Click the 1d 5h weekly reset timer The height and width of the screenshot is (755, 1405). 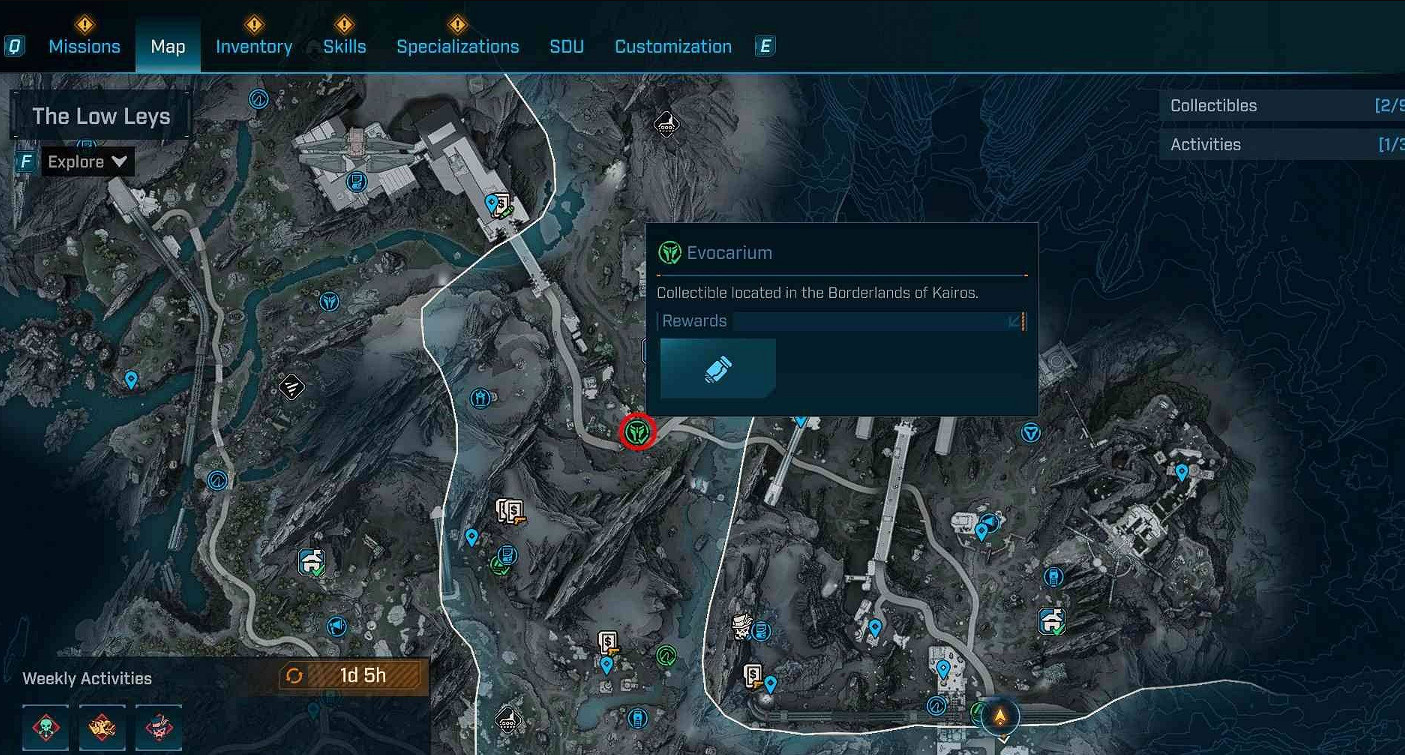(x=362, y=676)
